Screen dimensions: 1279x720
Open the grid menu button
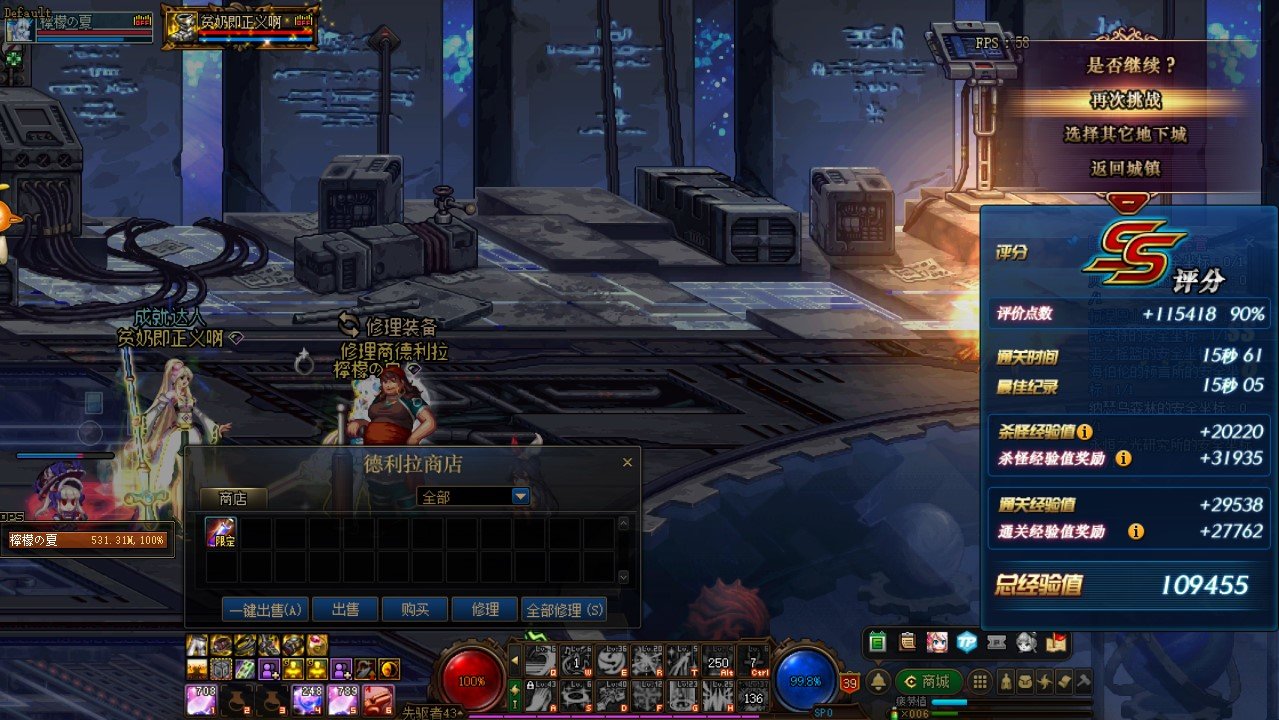tap(980, 682)
